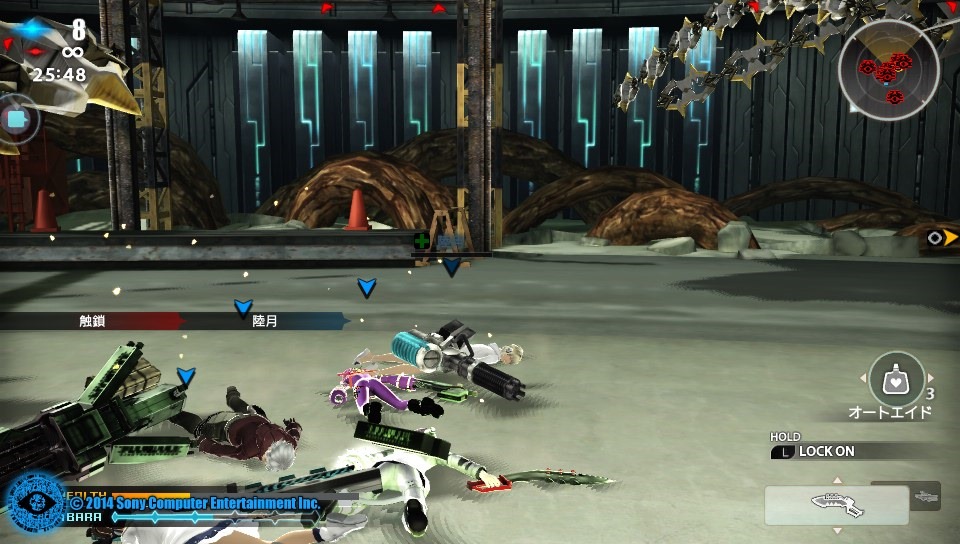Click the round blue square-symbol icon
960x544 pixels.
coord(17,119)
